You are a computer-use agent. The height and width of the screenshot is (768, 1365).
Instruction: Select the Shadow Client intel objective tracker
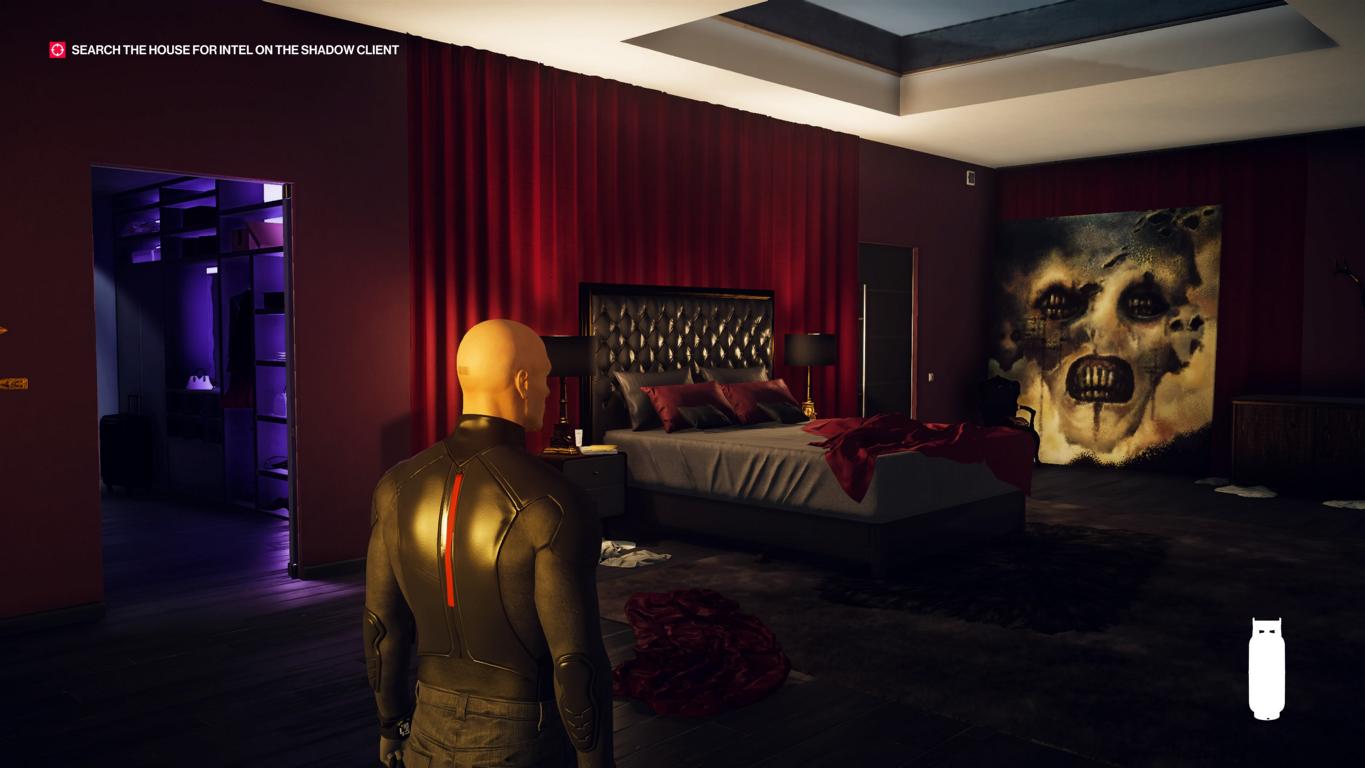tap(235, 50)
